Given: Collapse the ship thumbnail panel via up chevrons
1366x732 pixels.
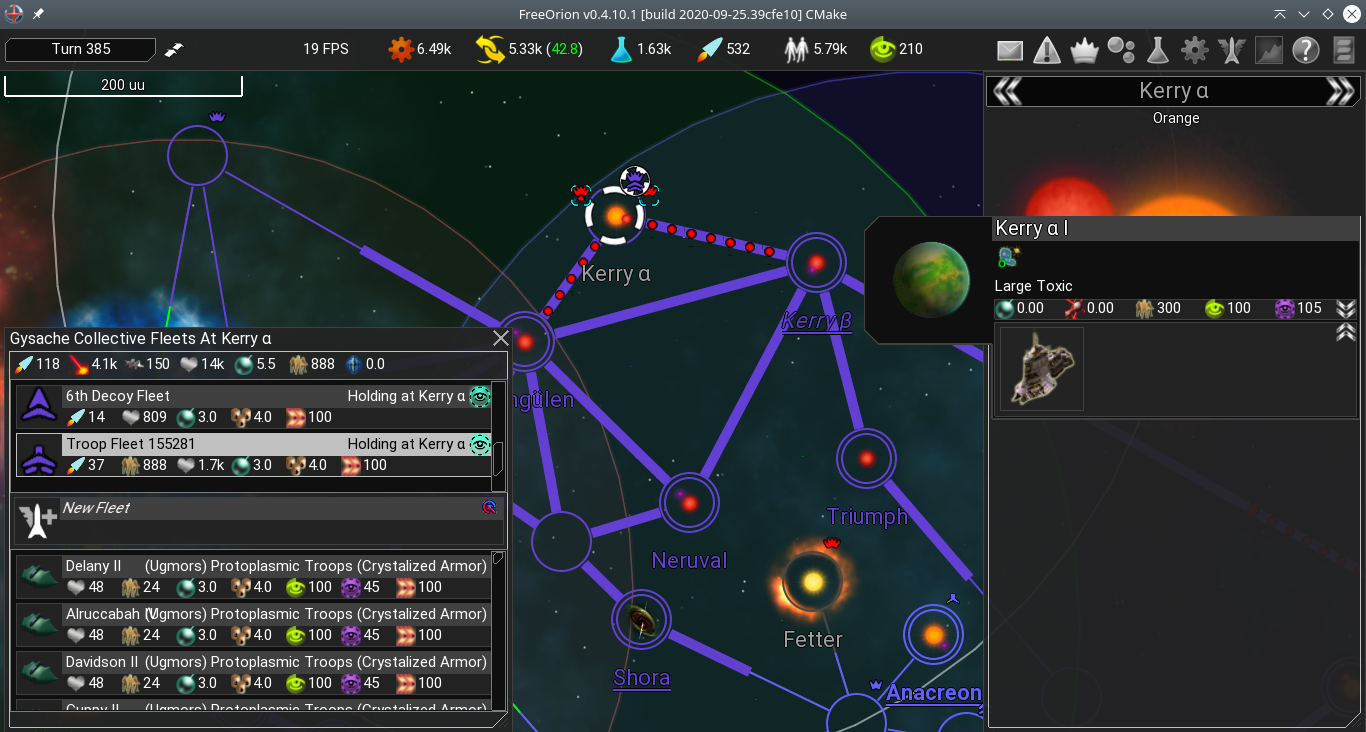Looking at the screenshot, I should [x=1348, y=333].
